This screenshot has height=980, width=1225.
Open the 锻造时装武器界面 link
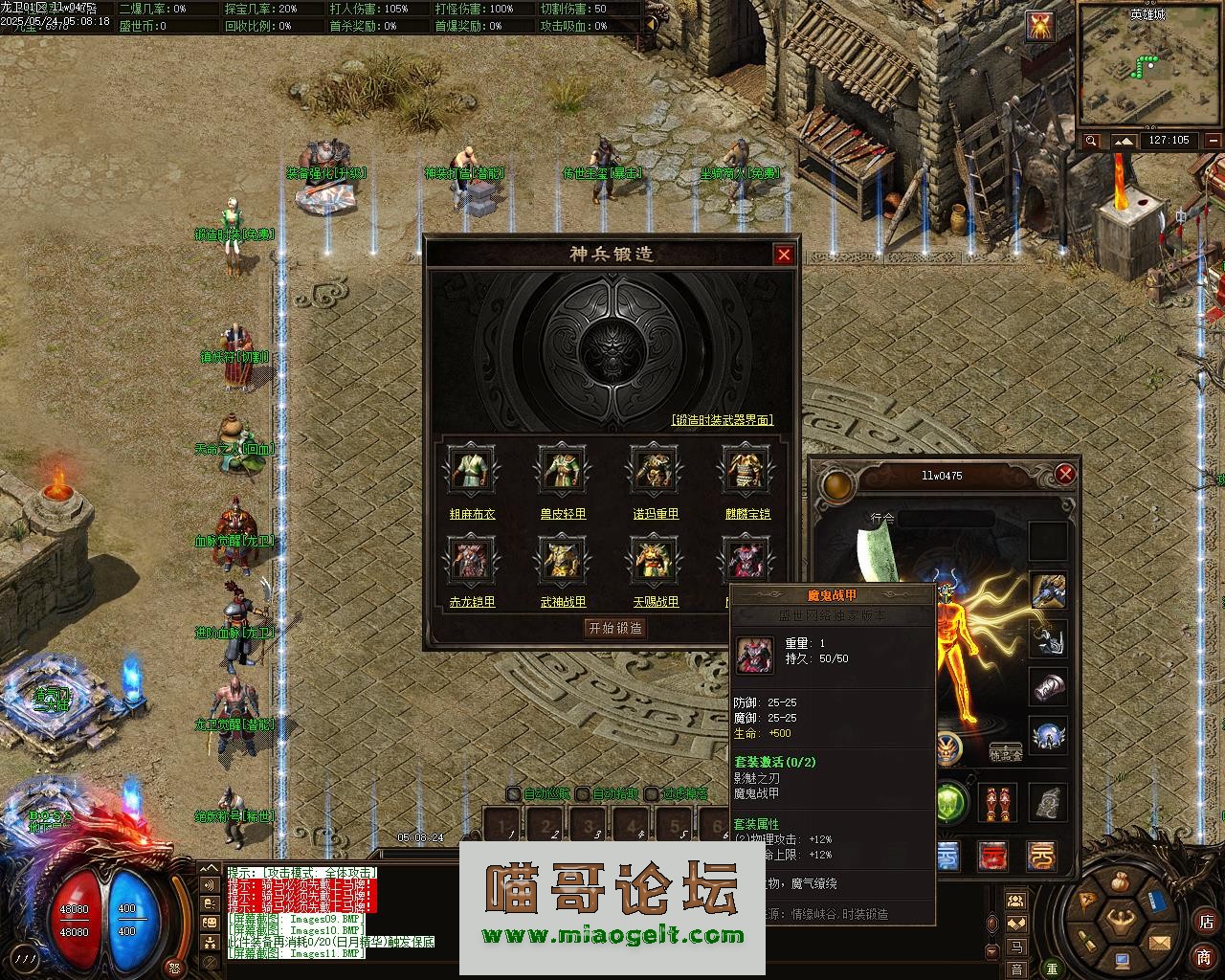click(x=722, y=420)
